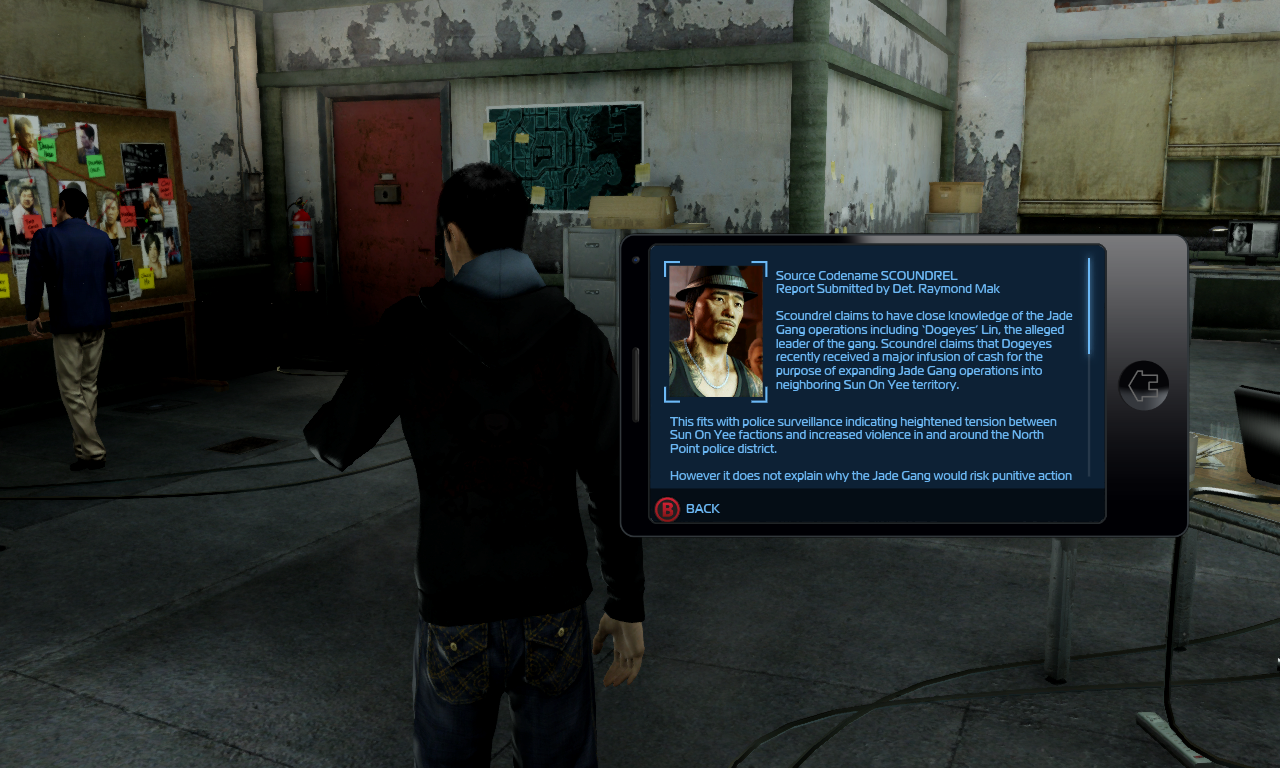
Task: Select the Scoundrel informant portrait
Action: tap(715, 331)
